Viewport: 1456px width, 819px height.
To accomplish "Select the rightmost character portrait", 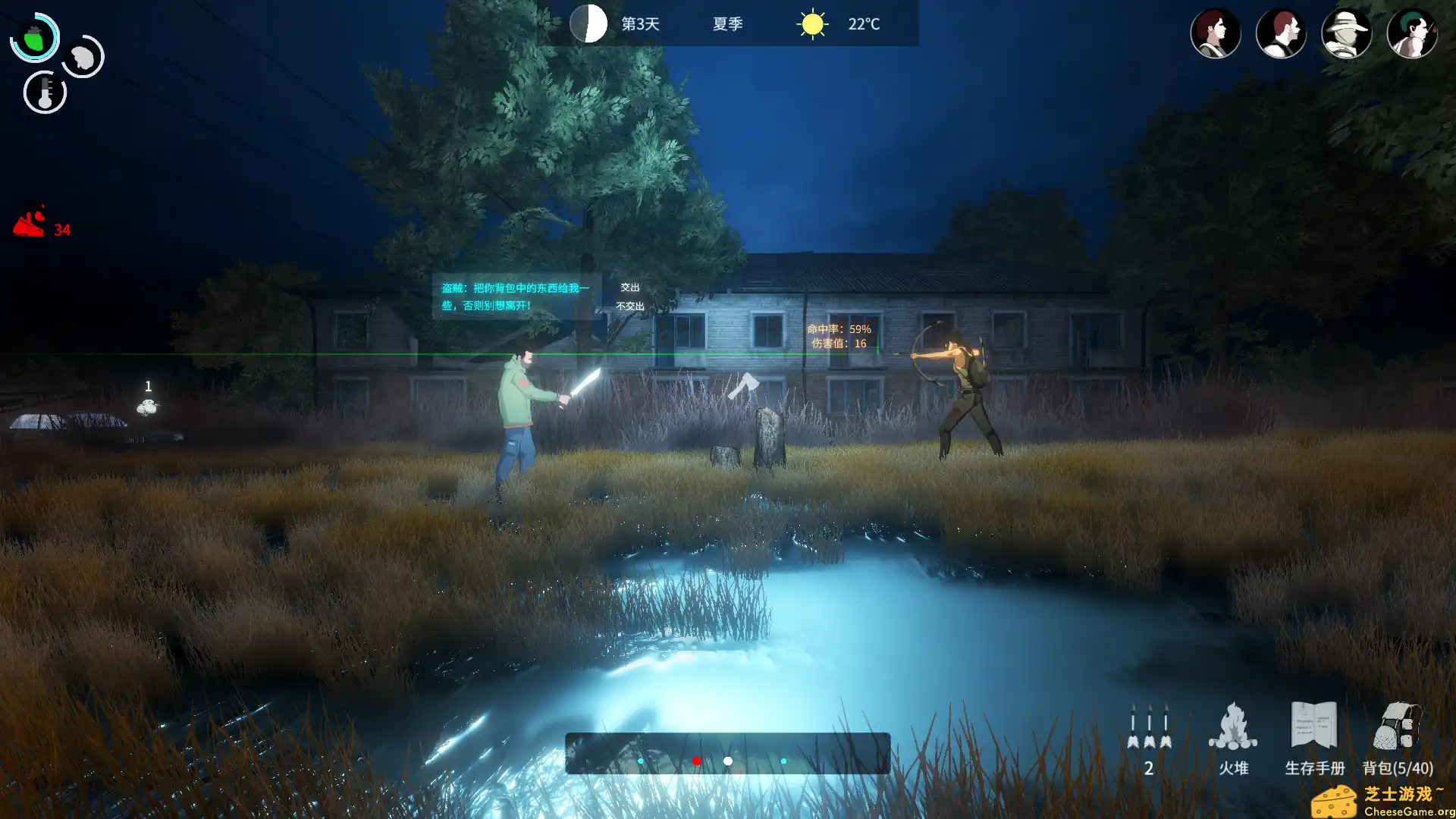I will click(x=1411, y=33).
